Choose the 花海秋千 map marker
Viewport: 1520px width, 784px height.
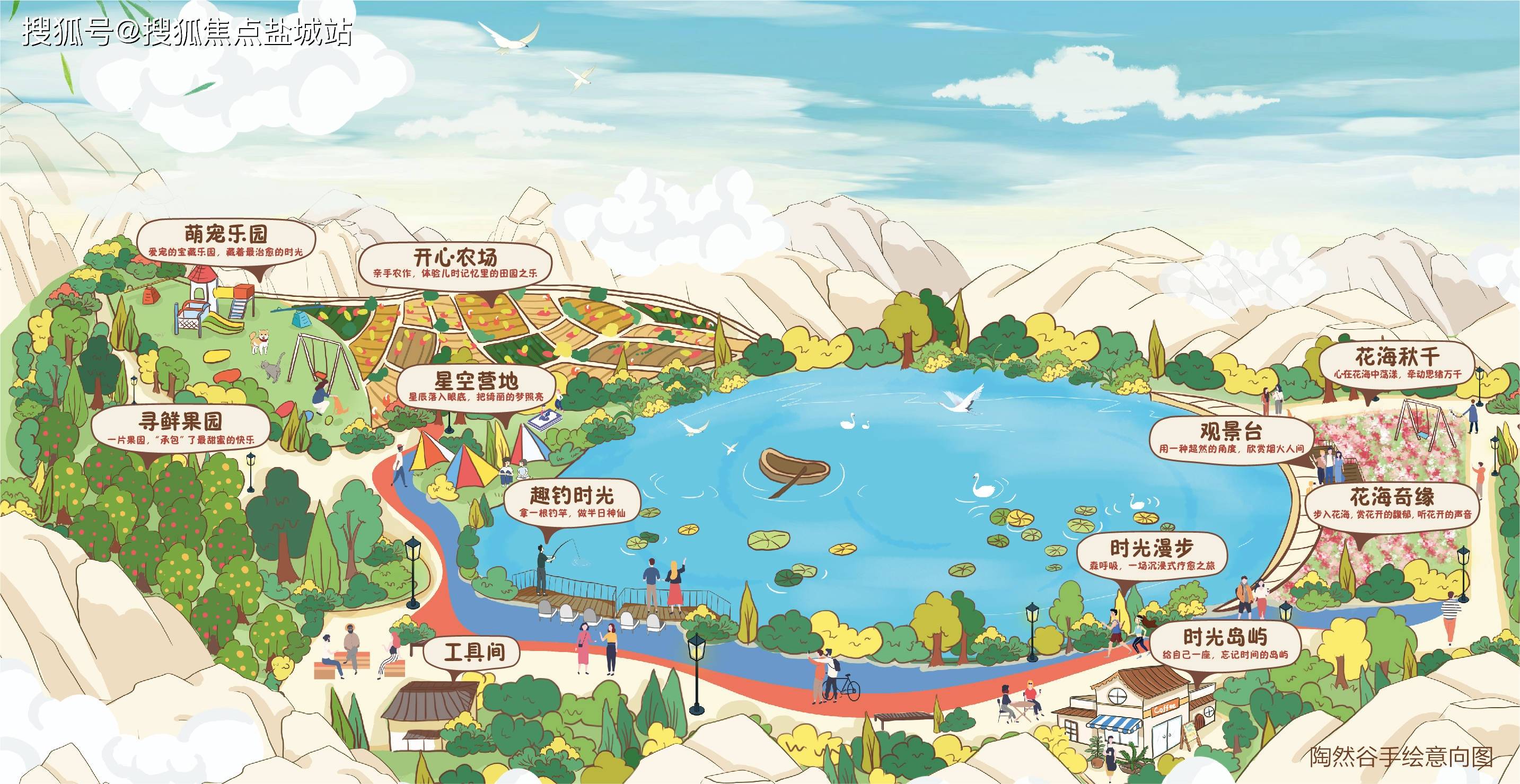click(1396, 364)
